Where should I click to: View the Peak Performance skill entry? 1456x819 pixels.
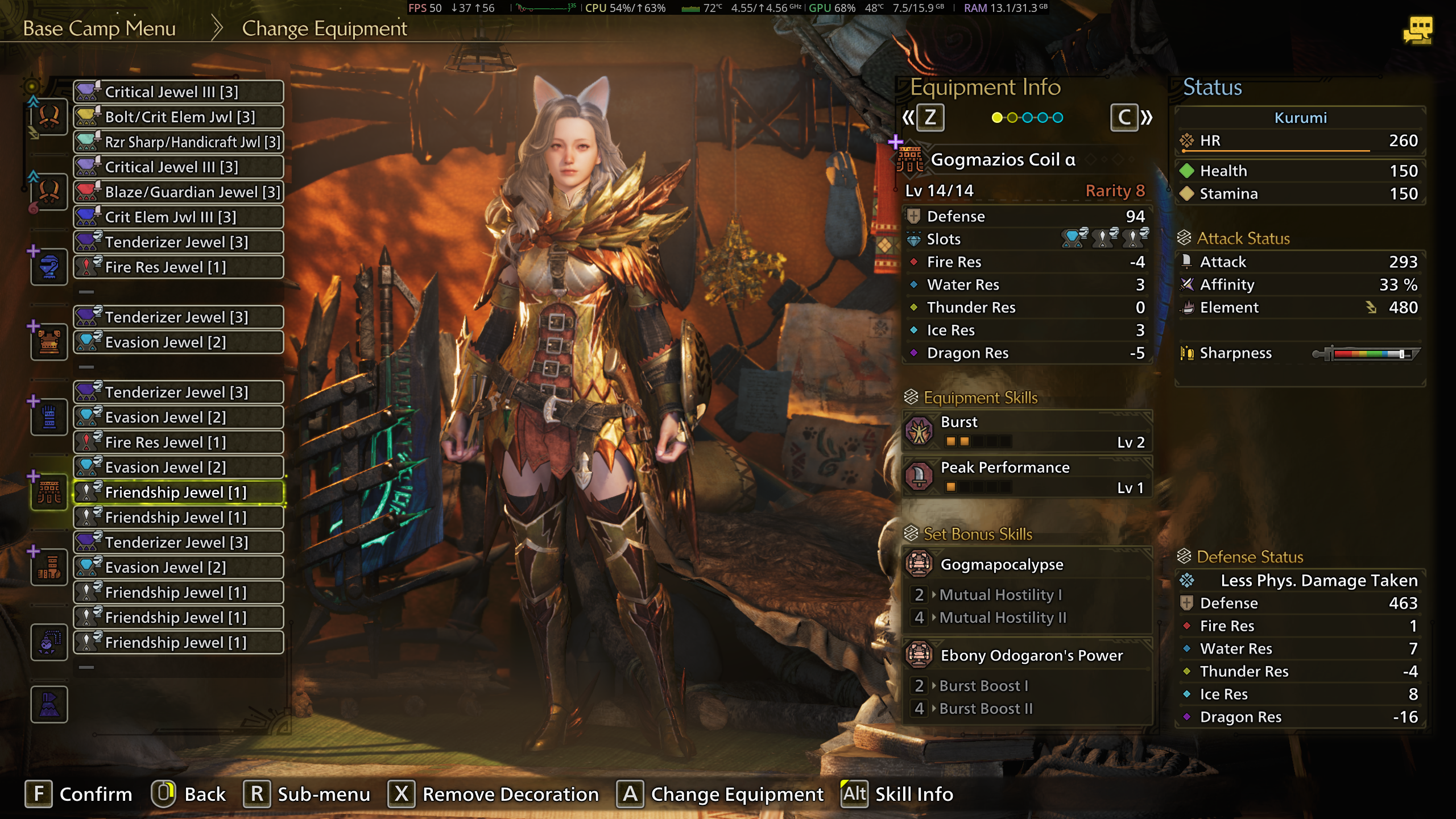[1027, 477]
